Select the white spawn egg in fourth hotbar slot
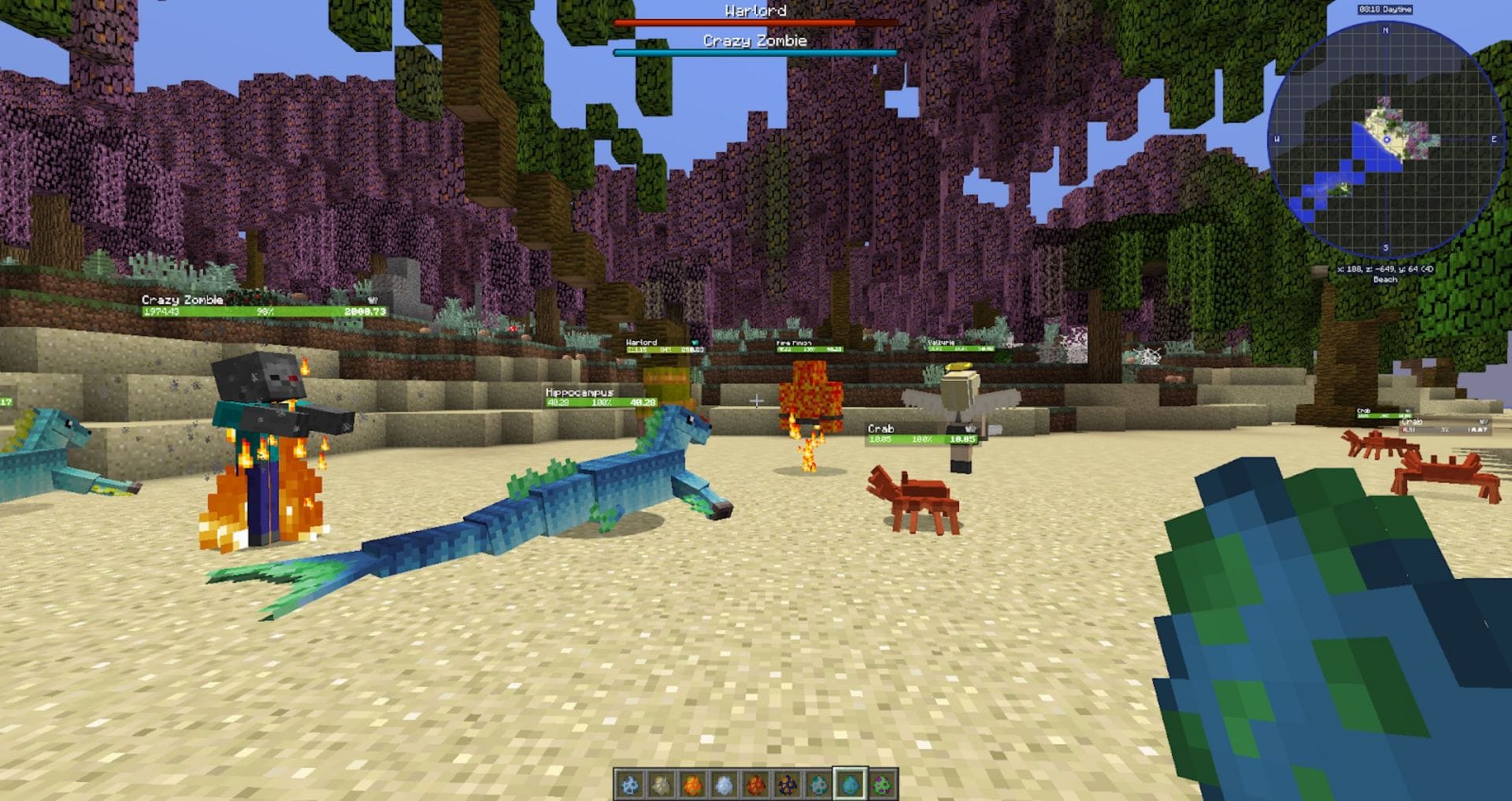This screenshot has width=1512, height=801. tap(724, 784)
